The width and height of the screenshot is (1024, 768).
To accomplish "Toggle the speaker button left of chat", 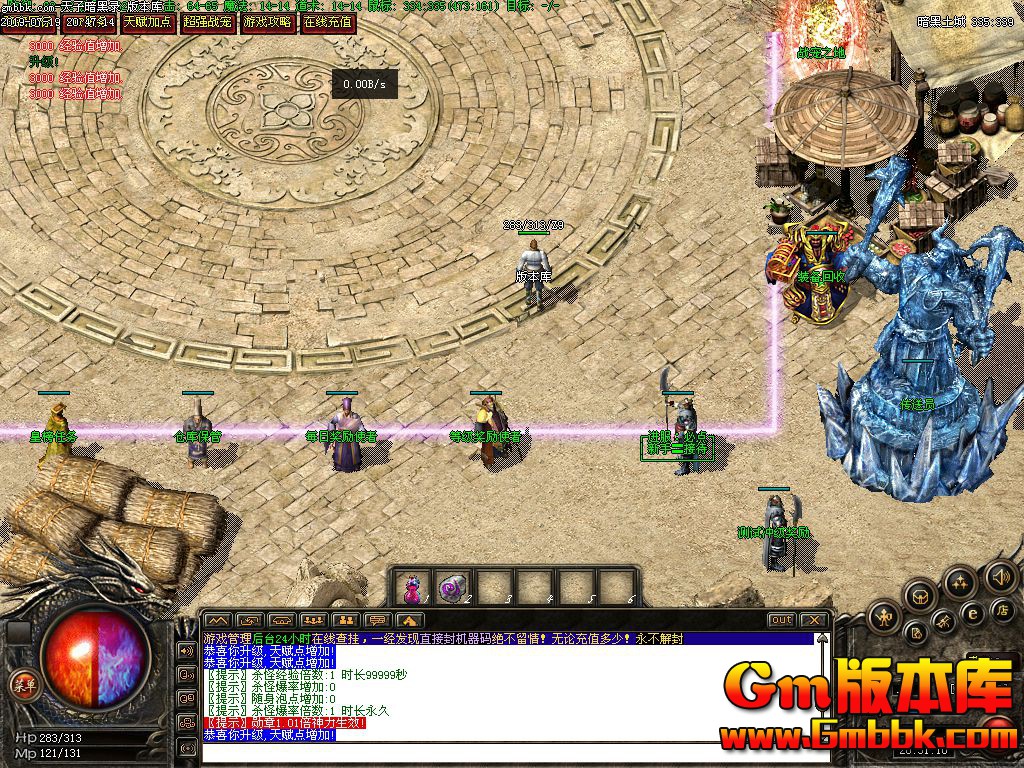I will [186, 650].
